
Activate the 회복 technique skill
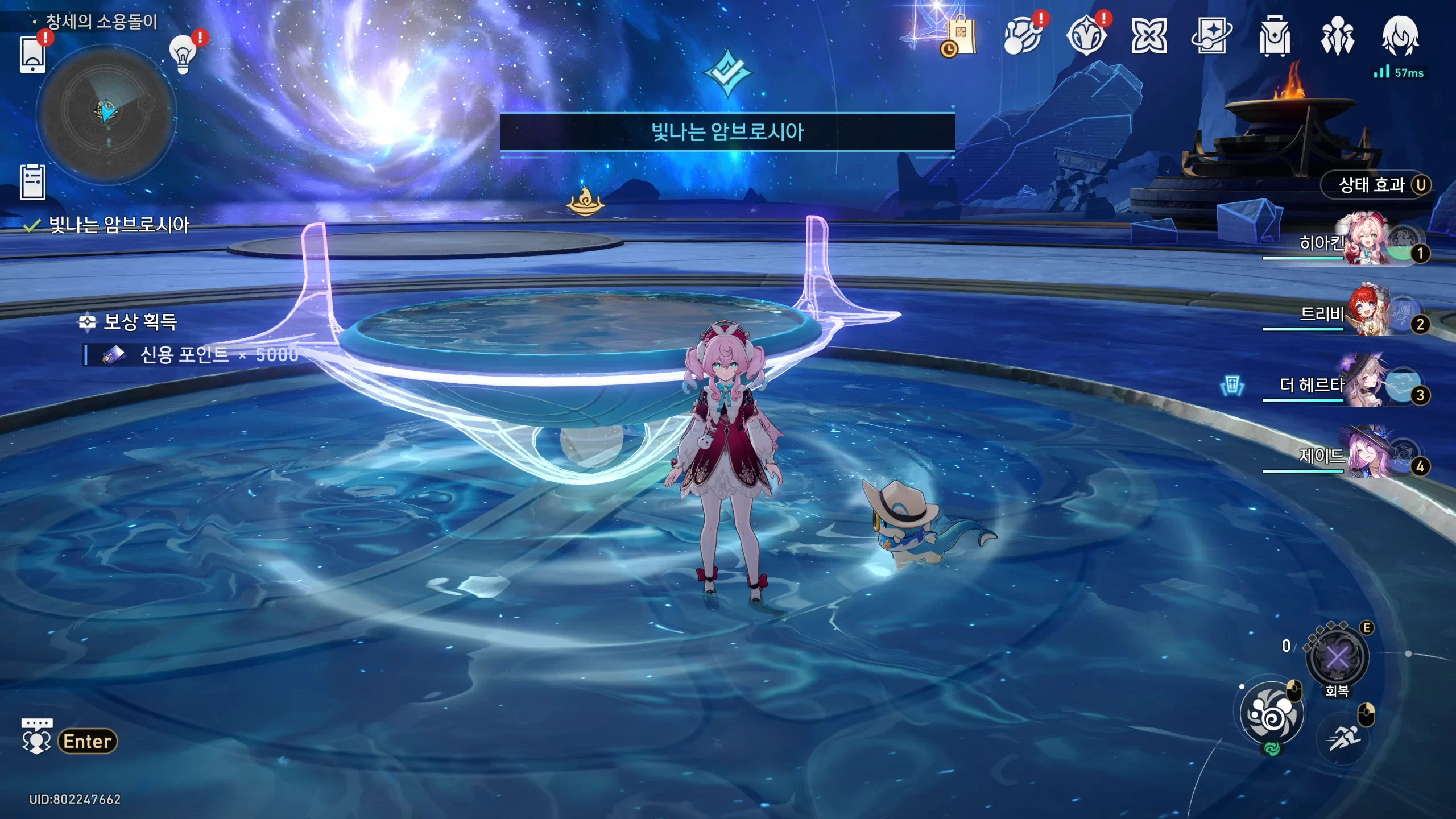click(x=1337, y=659)
